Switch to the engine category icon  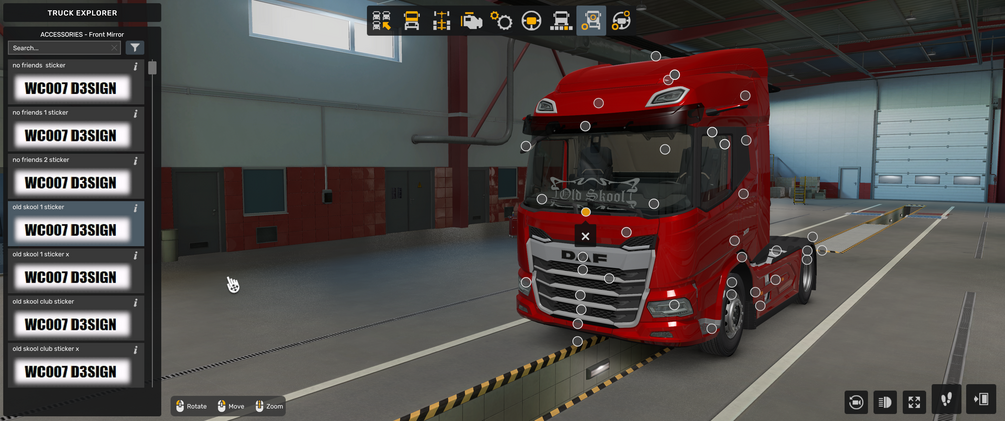pos(471,20)
